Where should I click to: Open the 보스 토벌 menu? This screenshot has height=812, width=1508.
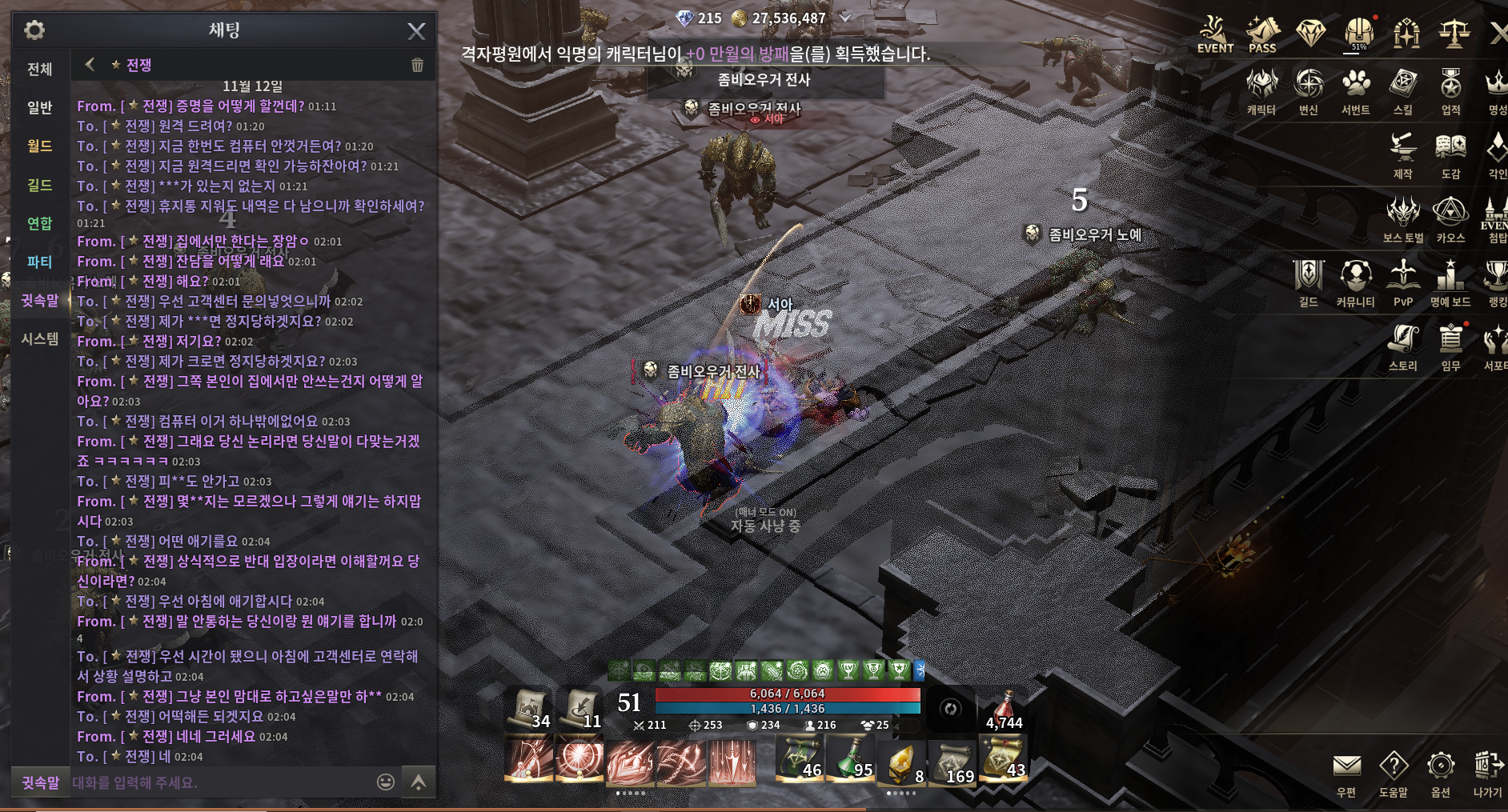click(x=1403, y=219)
